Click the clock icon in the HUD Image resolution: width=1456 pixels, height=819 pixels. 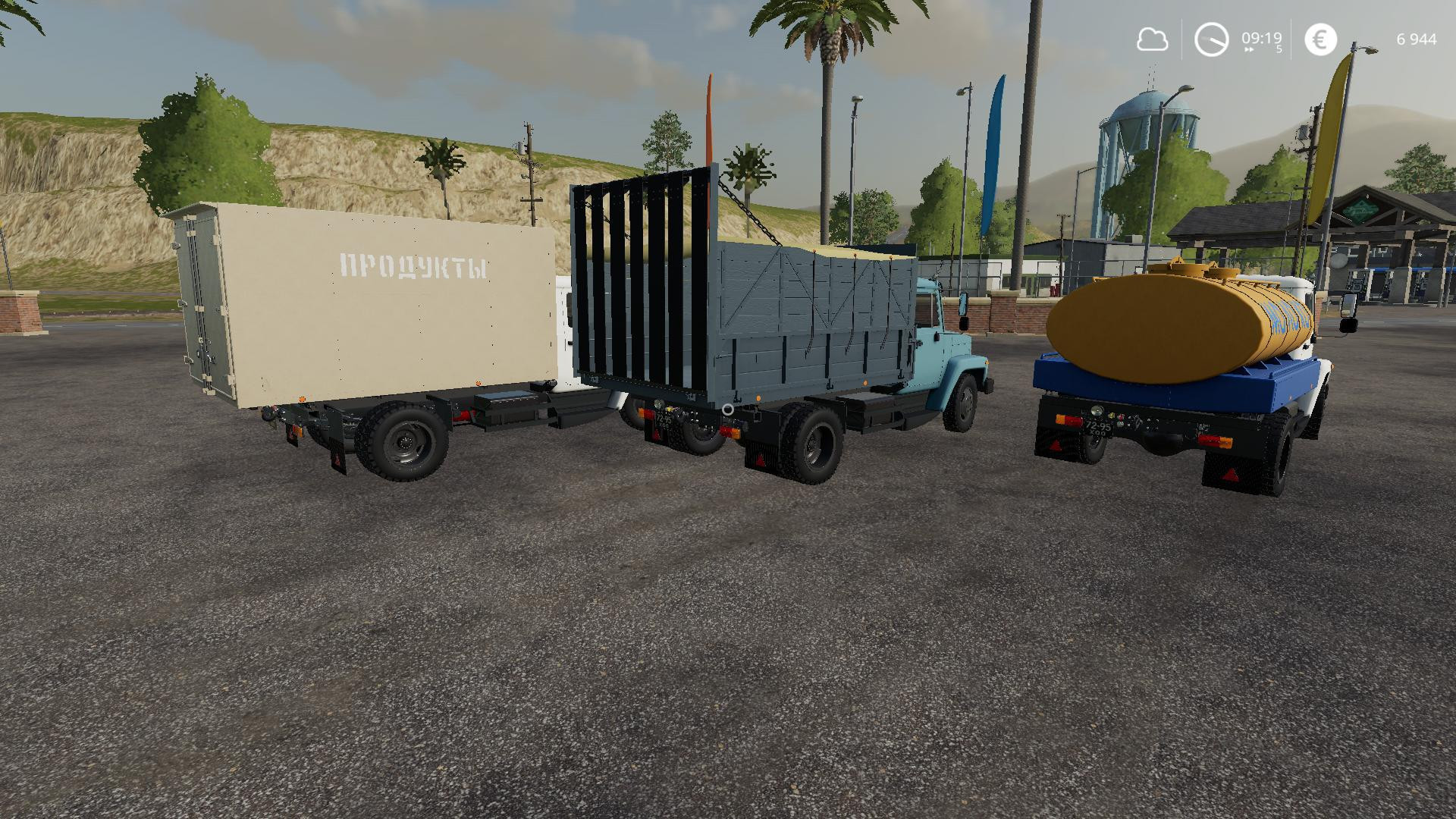(x=1211, y=38)
